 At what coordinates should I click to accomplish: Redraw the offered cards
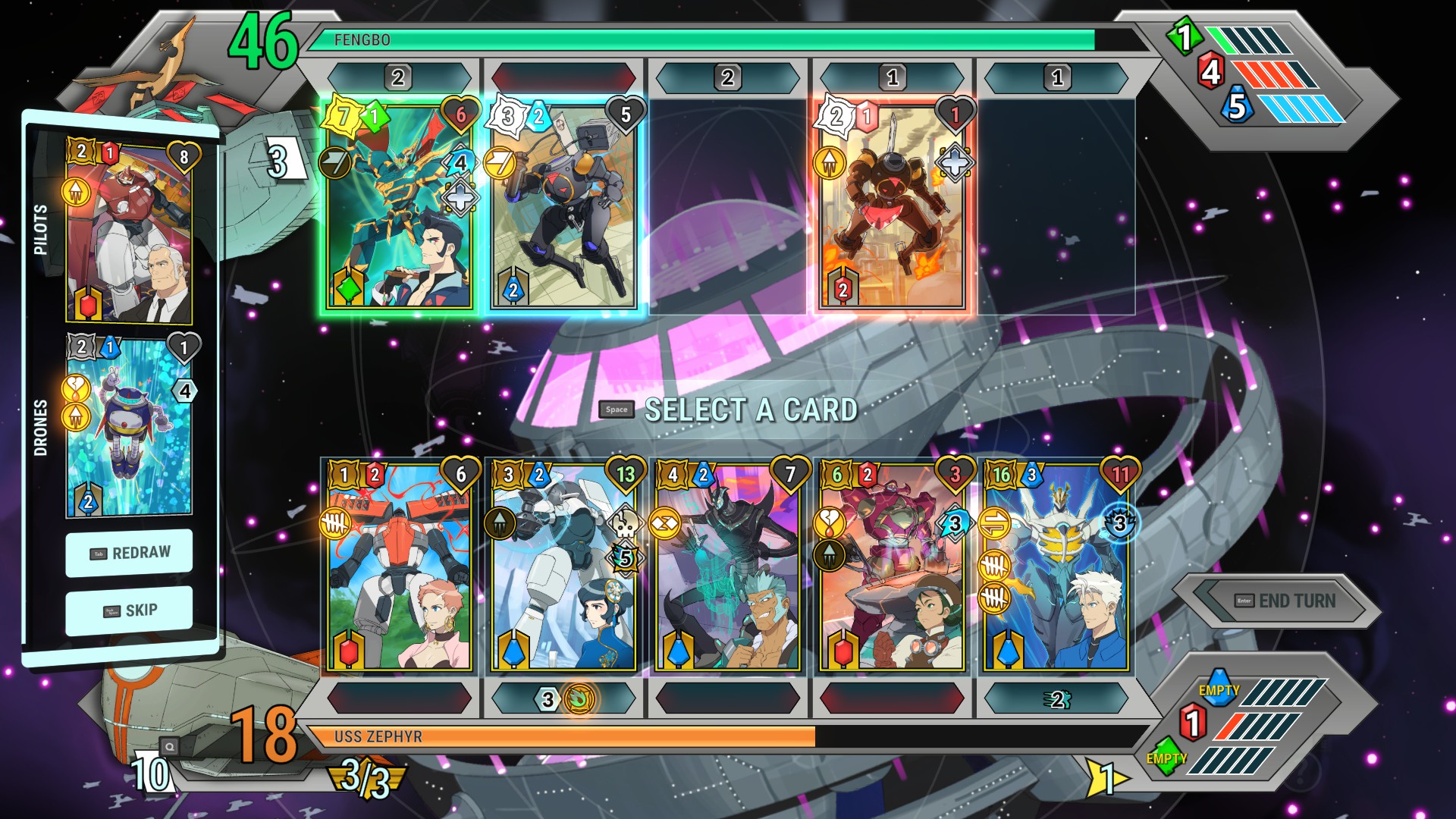[x=129, y=553]
